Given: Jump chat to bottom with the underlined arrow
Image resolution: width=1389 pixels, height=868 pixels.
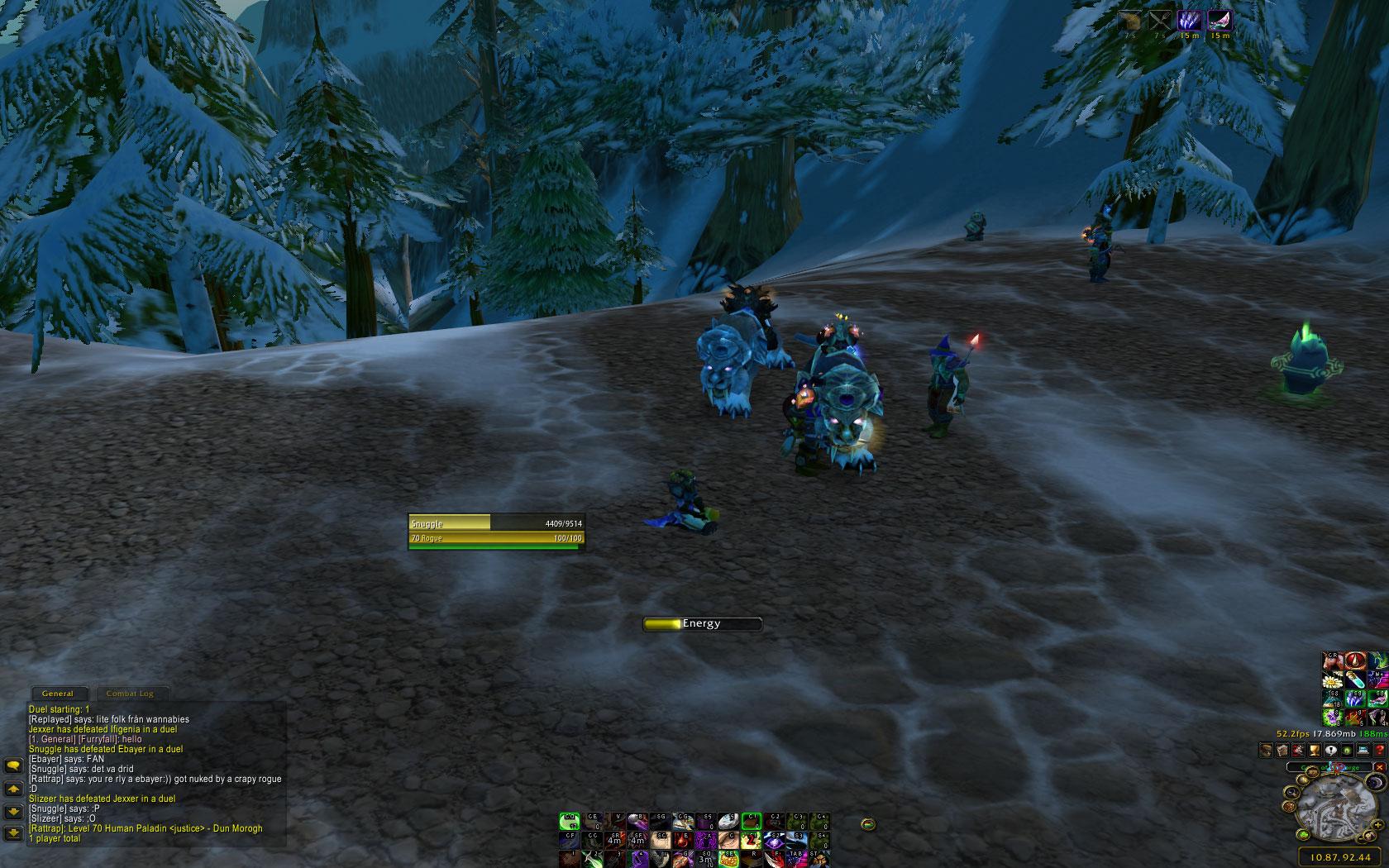Looking at the screenshot, I should click(x=13, y=832).
